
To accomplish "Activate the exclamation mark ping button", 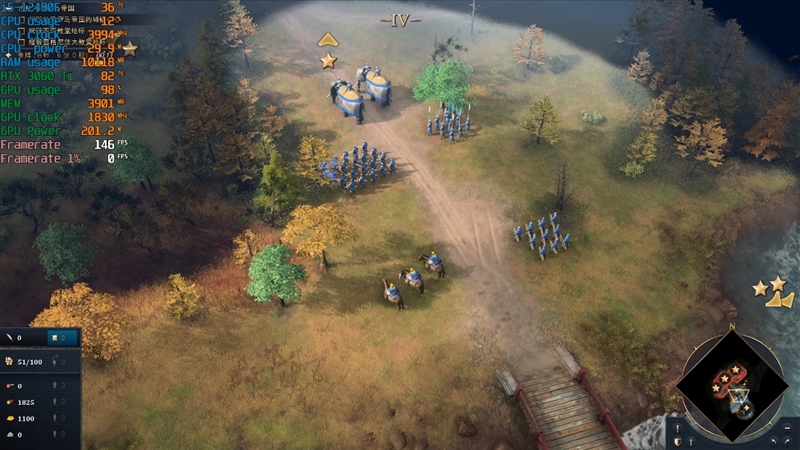I will tap(678, 427).
